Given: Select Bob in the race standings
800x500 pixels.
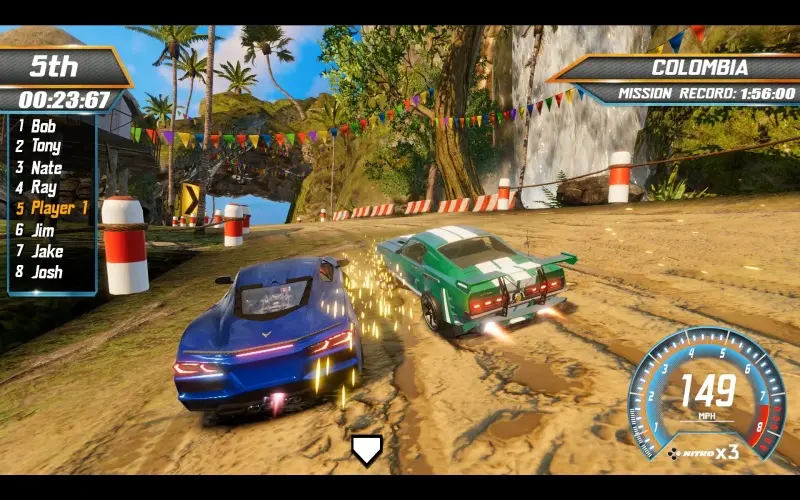Looking at the screenshot, I should [x=43, y=126].
